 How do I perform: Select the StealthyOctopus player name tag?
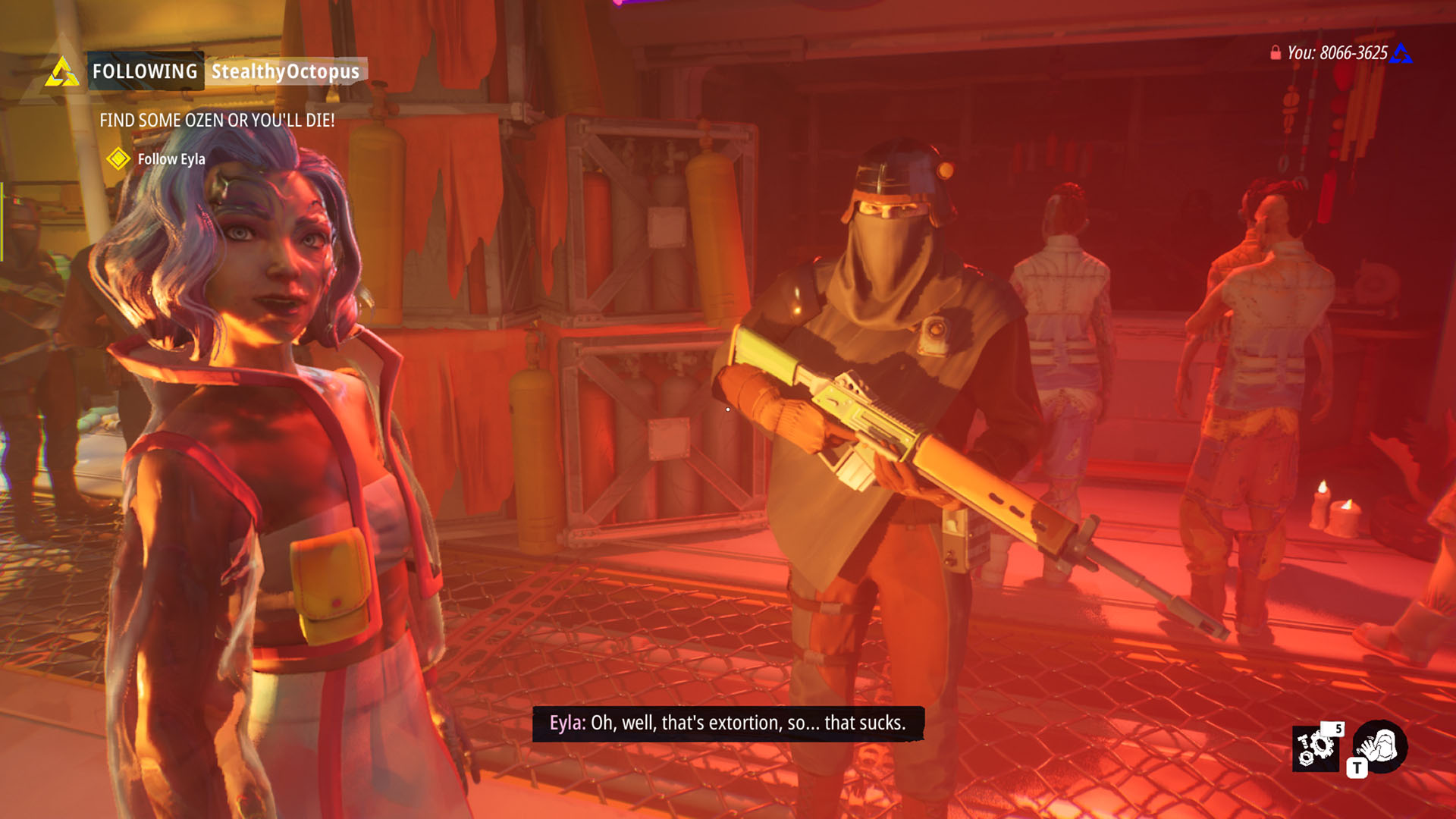[x=285, y=71]
